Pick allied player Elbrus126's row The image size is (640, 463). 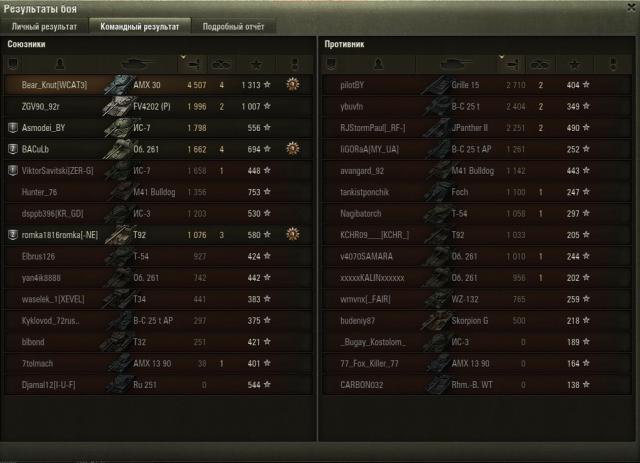(x=42, y=256)
